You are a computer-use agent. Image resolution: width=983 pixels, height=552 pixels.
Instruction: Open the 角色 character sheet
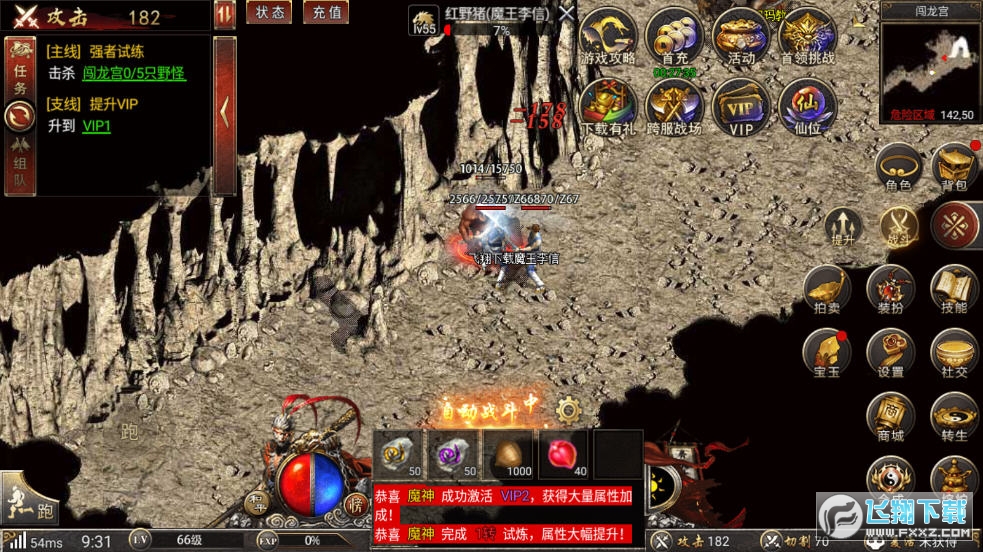898,167
